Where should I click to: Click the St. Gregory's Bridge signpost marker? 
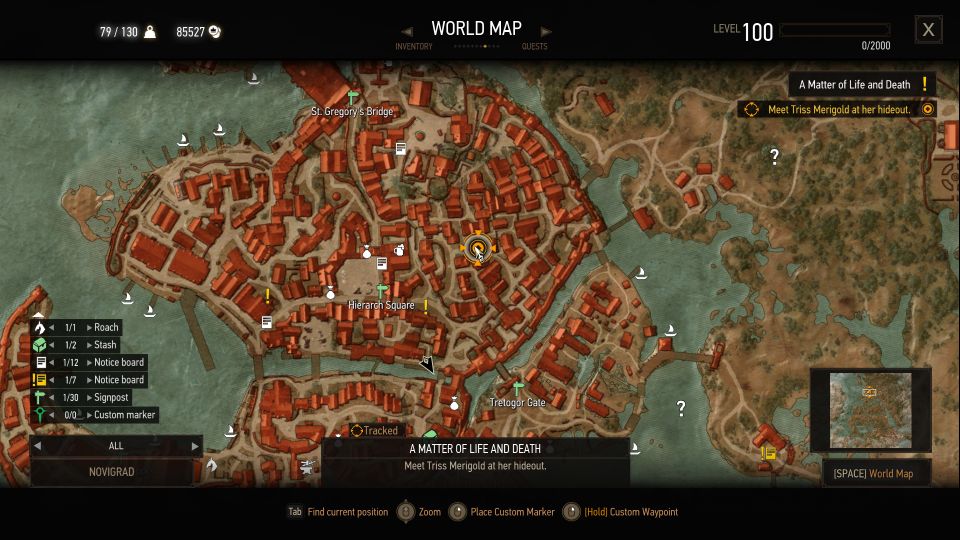coord(352,97)
